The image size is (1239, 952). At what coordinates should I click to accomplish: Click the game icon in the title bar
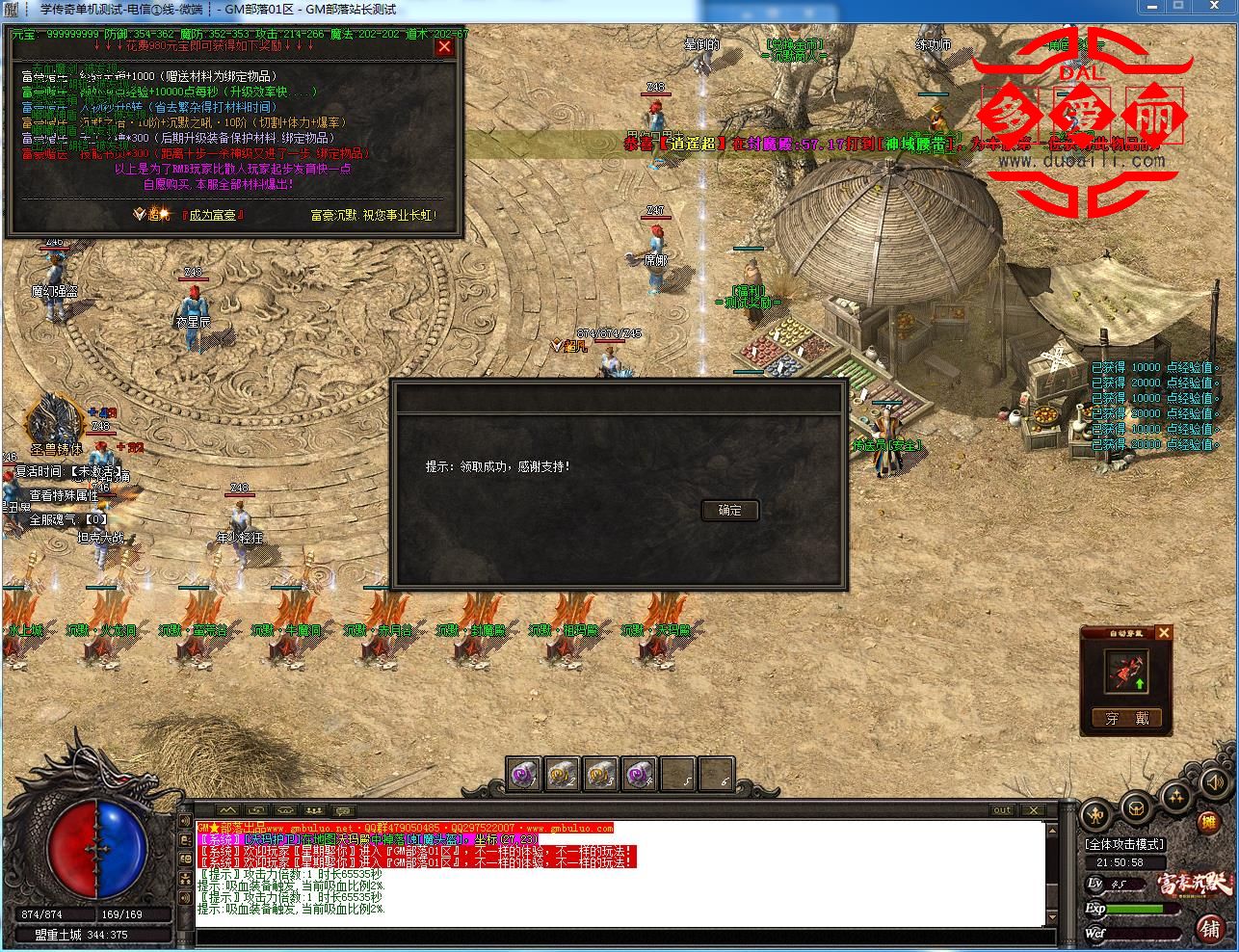(x=10, y=8)
